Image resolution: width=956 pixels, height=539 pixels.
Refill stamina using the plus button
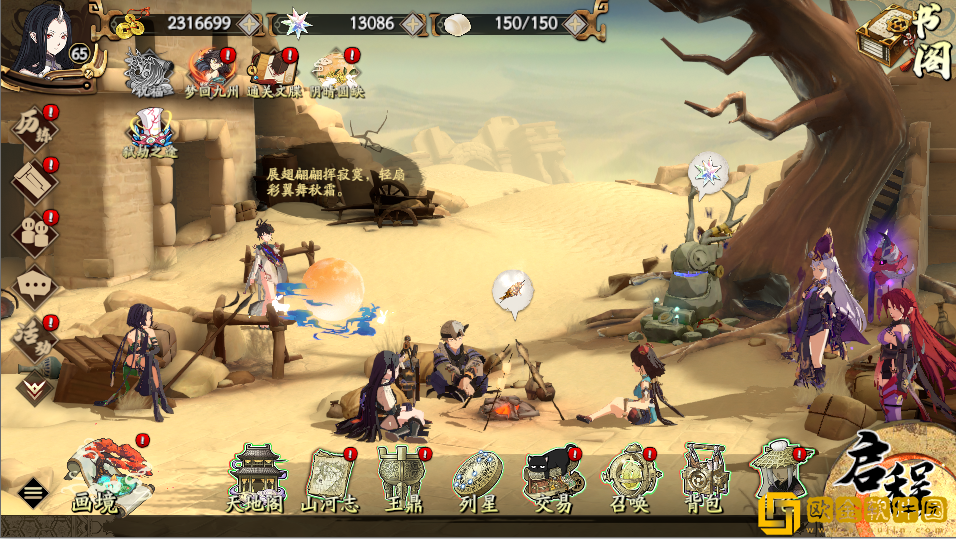(x=576, y=23)
